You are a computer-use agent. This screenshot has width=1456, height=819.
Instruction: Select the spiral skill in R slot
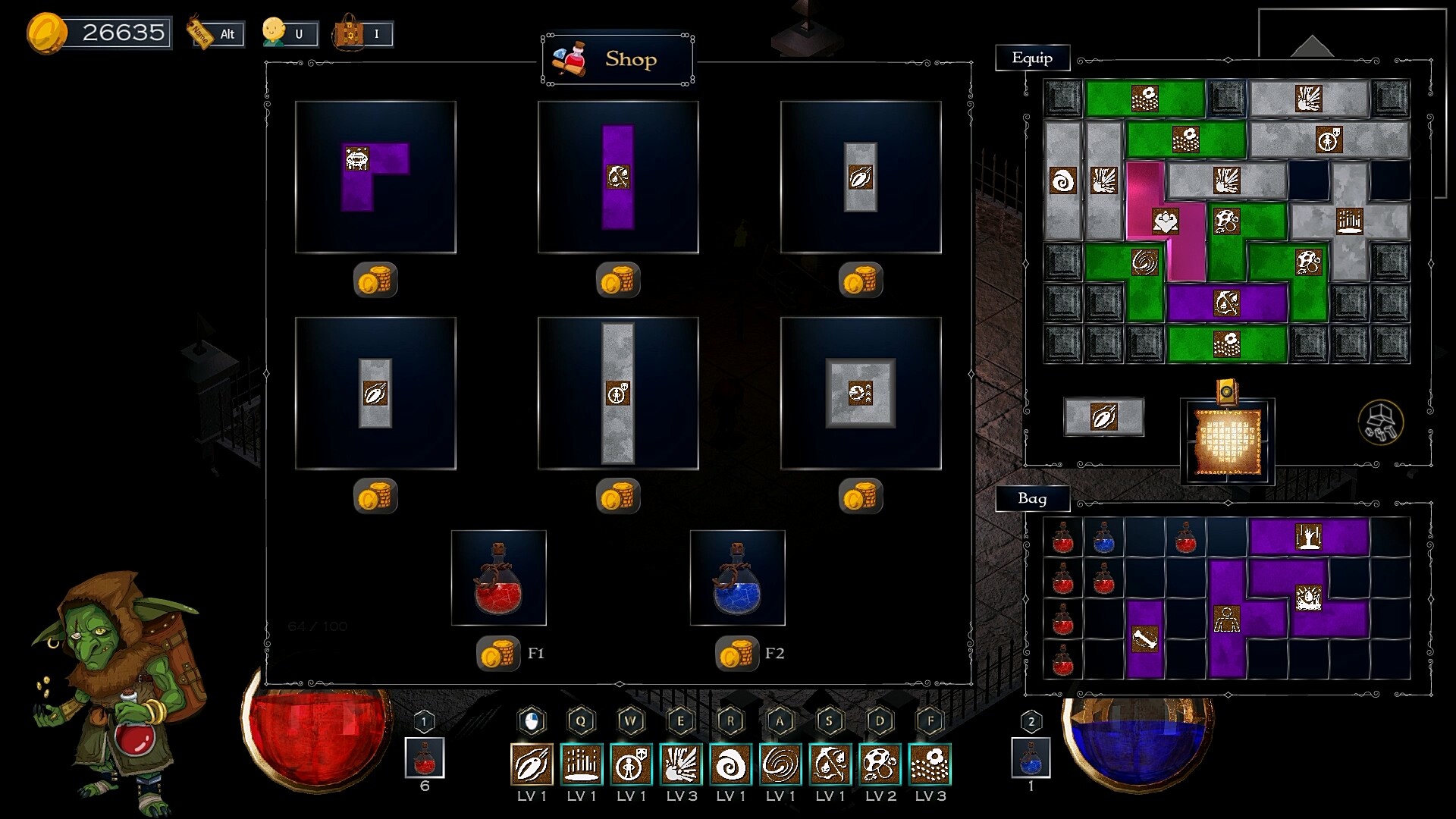[x=731, y=764]
